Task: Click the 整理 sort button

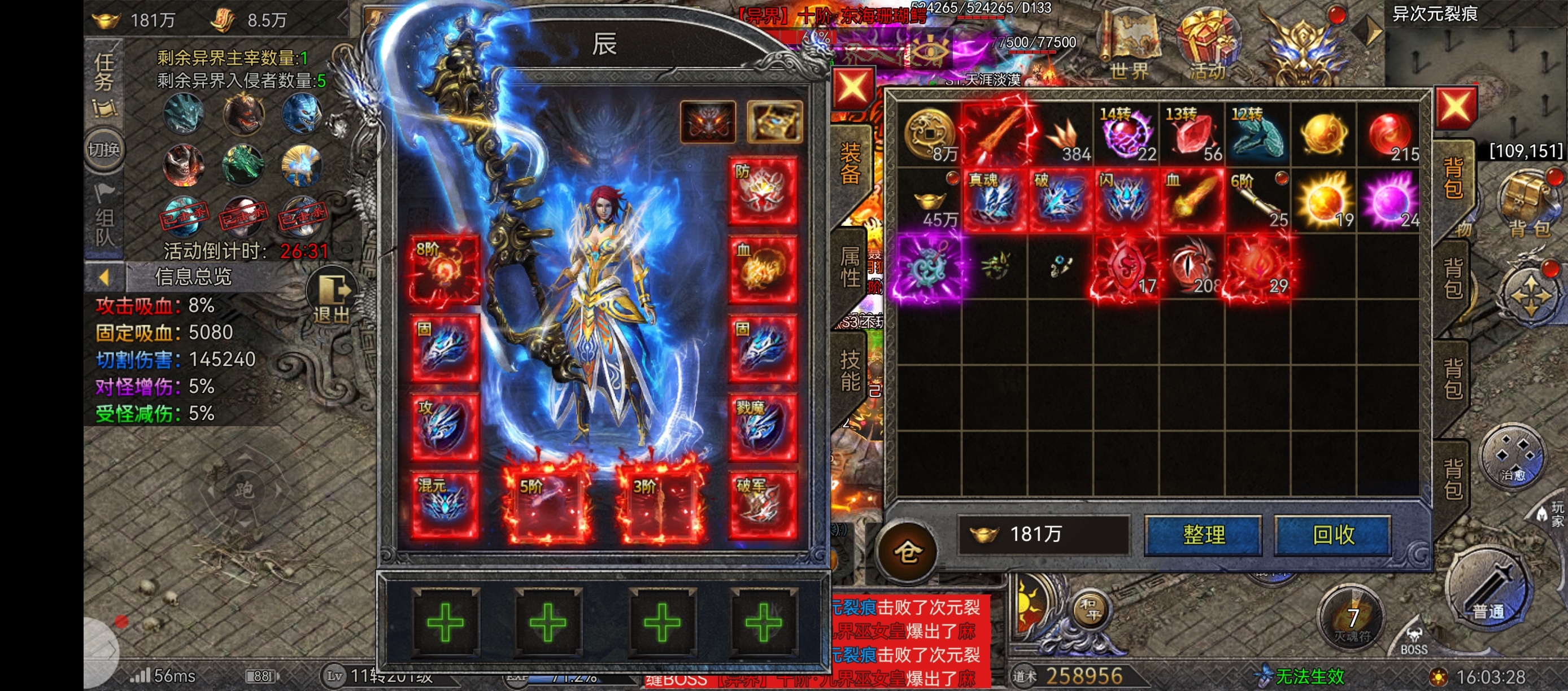Action: point(1203,535)
